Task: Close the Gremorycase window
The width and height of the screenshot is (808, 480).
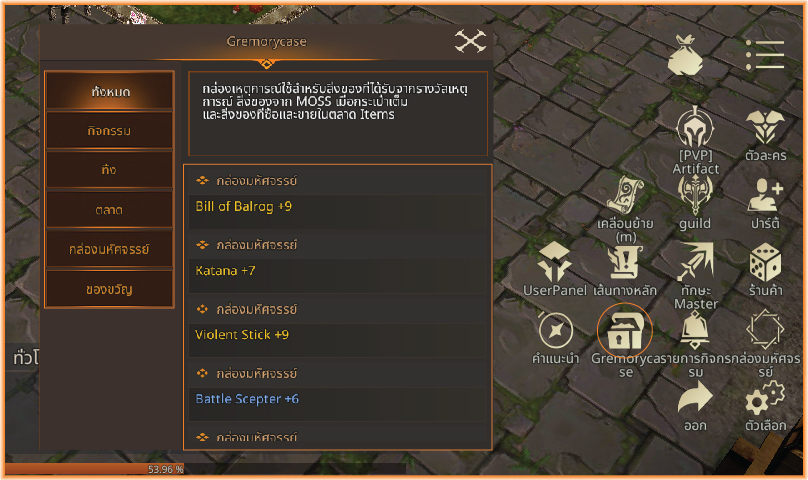Action: (x=469, y=41)
